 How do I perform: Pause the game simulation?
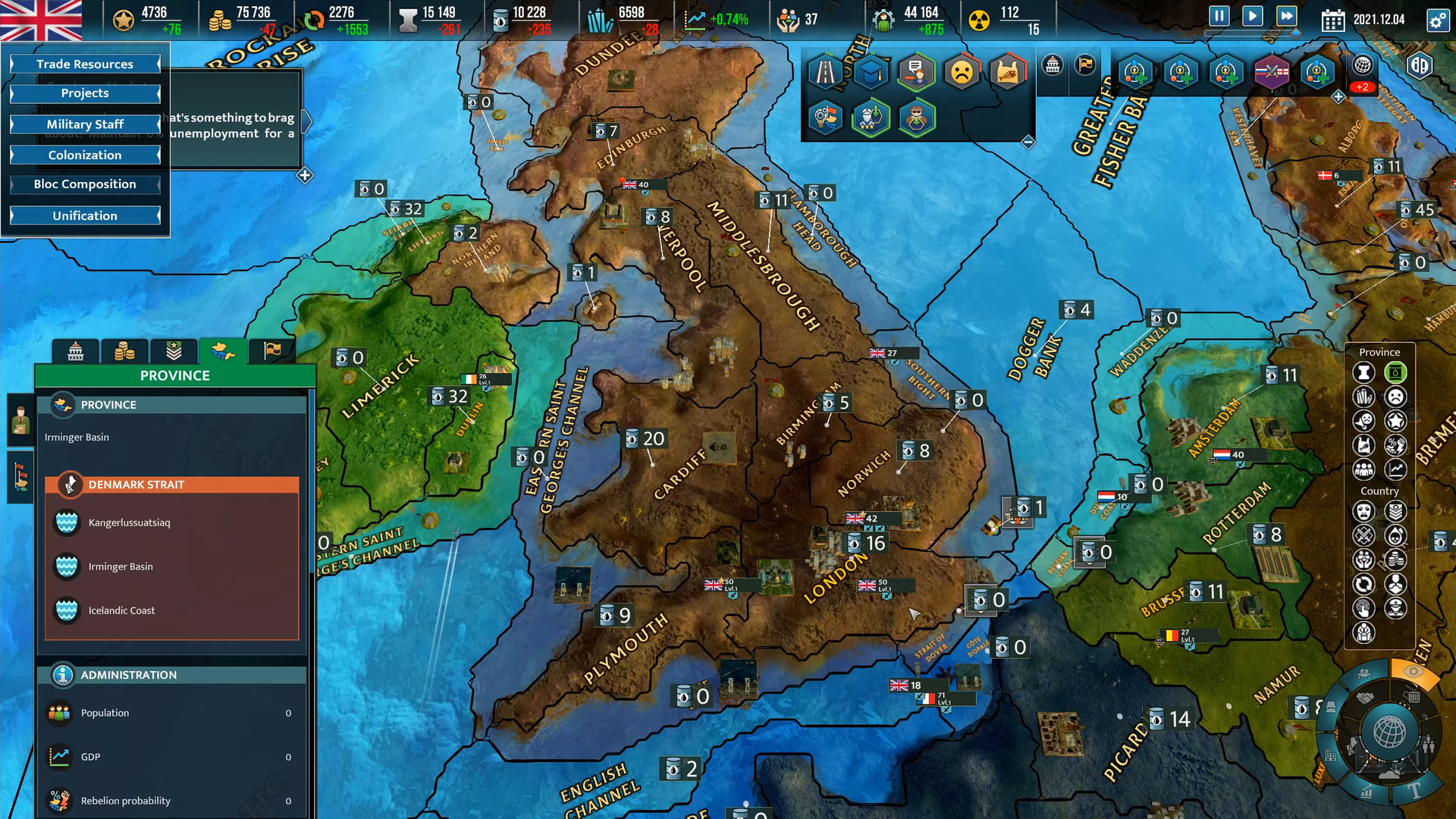(1219, 17)
